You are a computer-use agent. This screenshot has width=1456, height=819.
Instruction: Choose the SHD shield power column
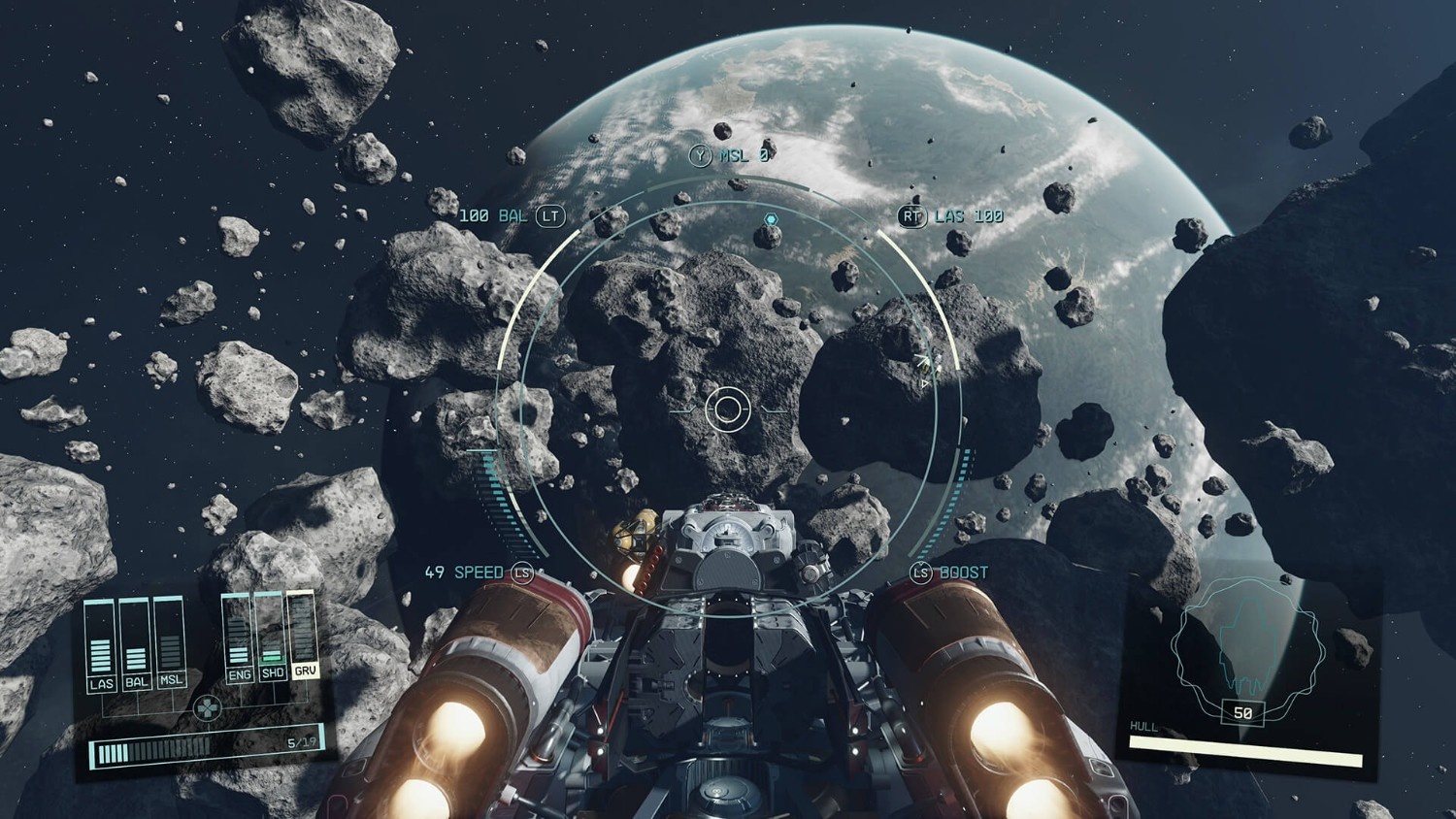273,638
